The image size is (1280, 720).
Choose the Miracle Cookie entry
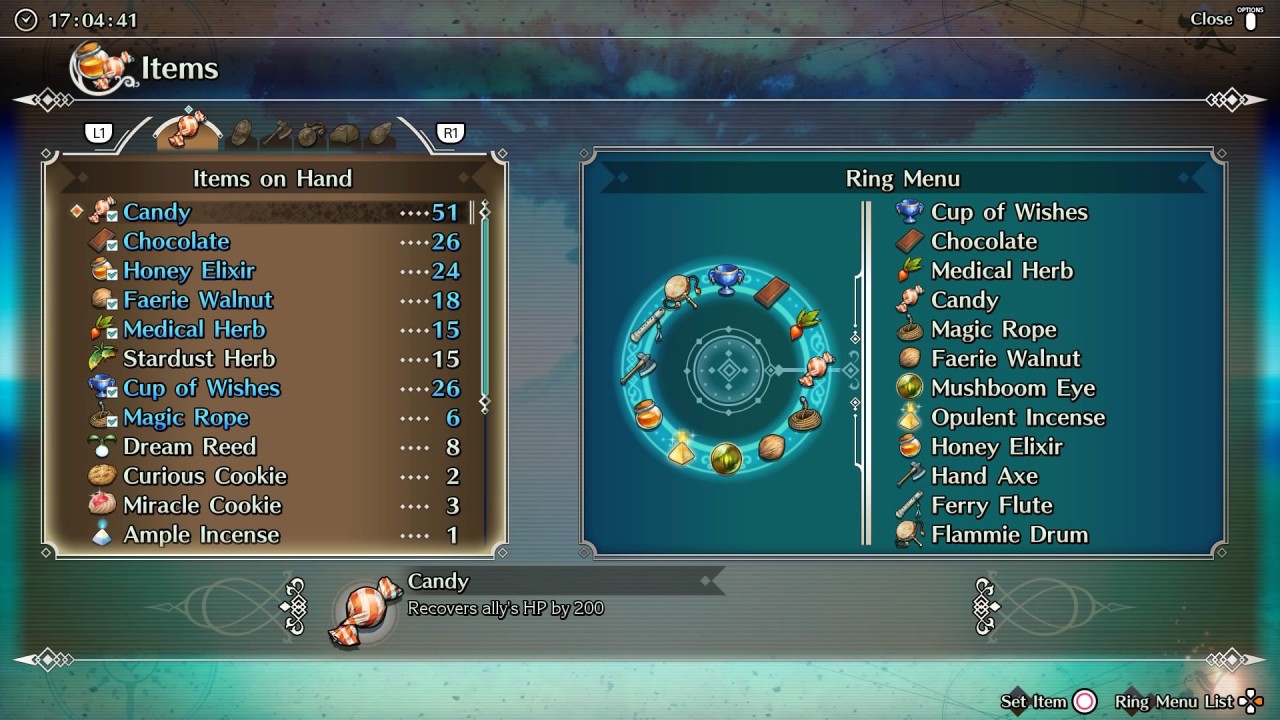202,505
